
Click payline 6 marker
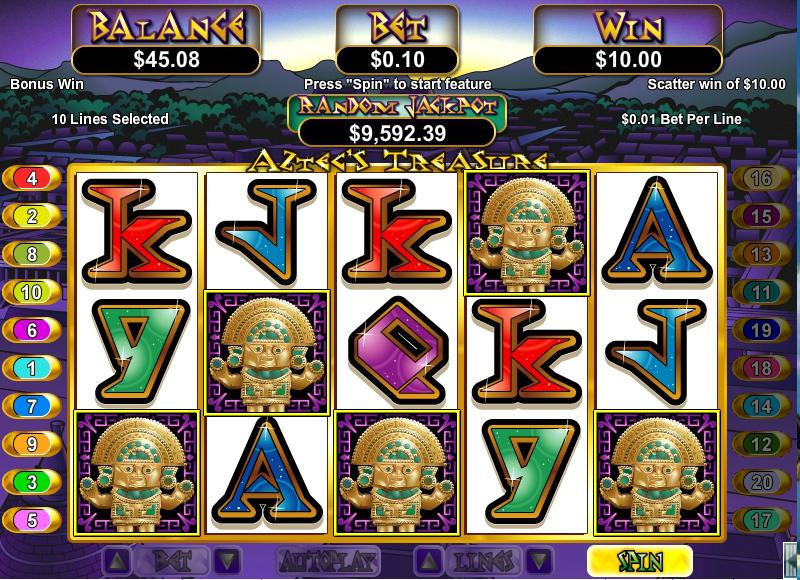[x=32, y=330]
